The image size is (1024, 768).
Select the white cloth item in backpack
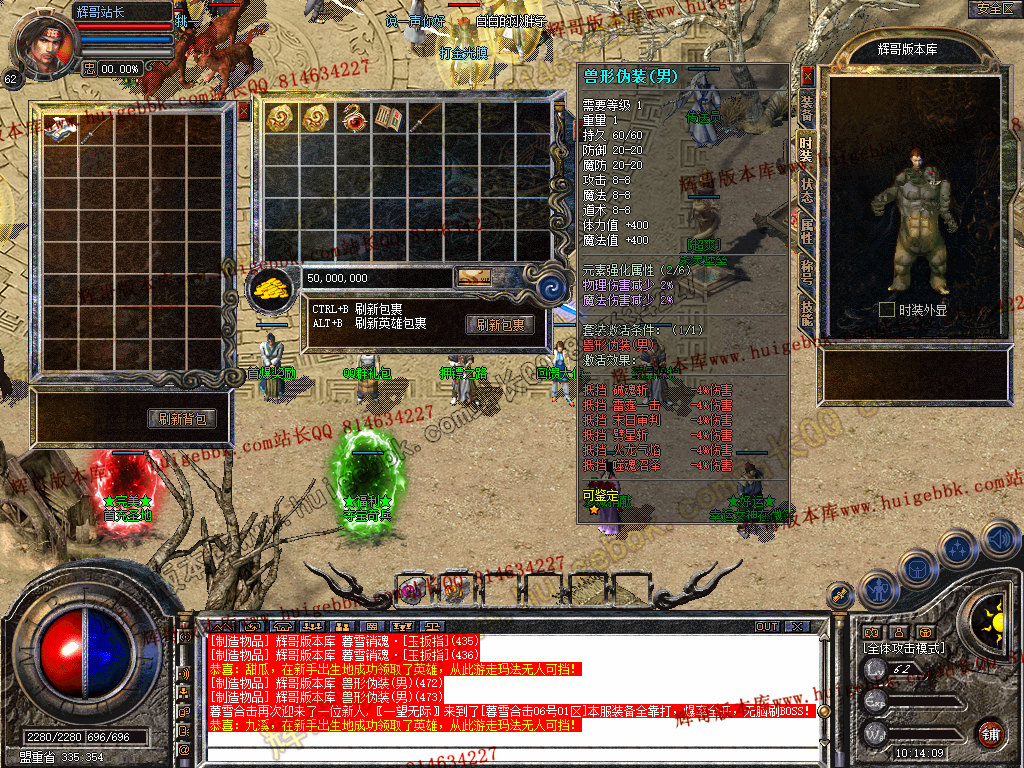pos(60,128)
